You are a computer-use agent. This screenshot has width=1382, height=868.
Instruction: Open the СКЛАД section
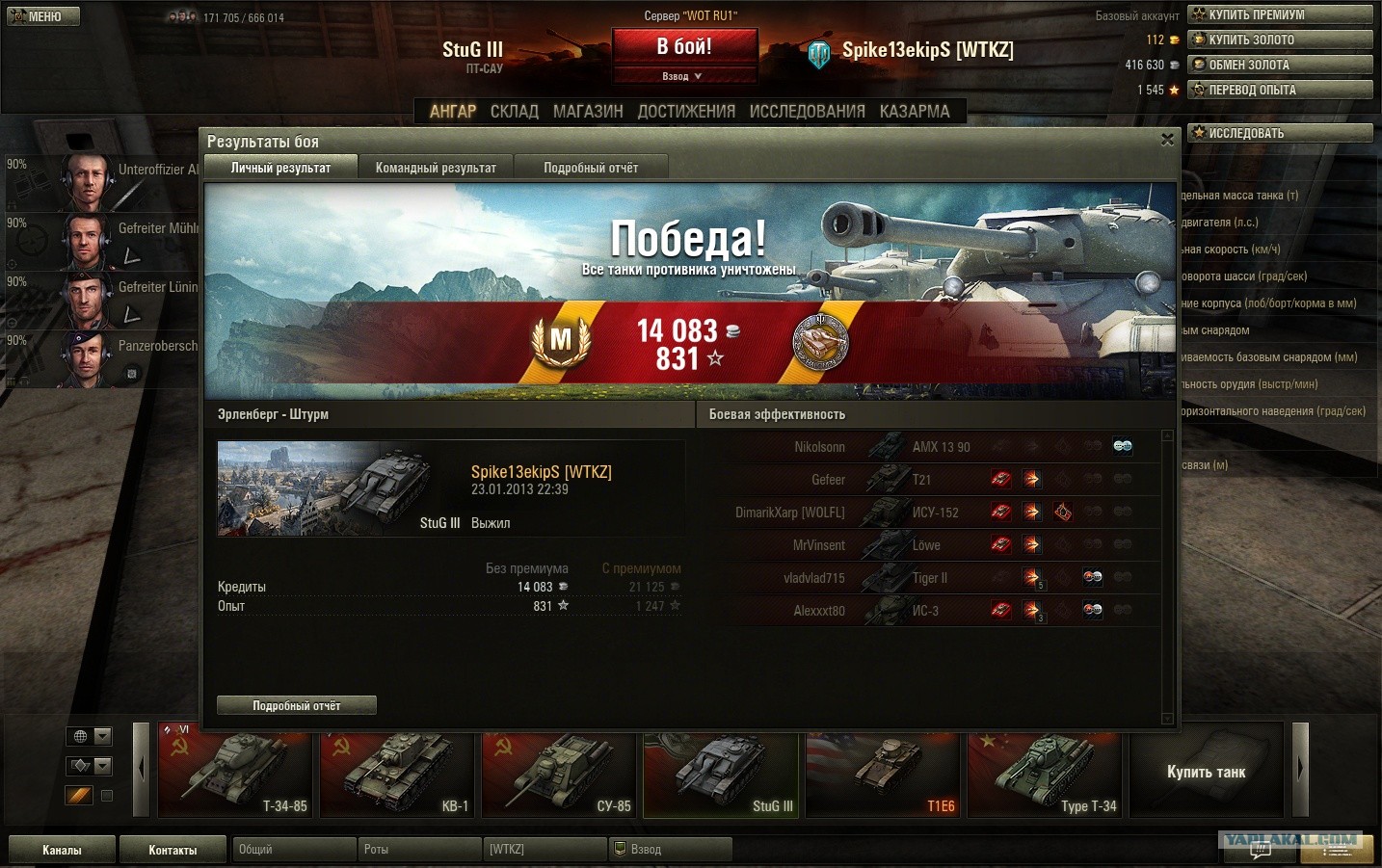pos(515,112)
